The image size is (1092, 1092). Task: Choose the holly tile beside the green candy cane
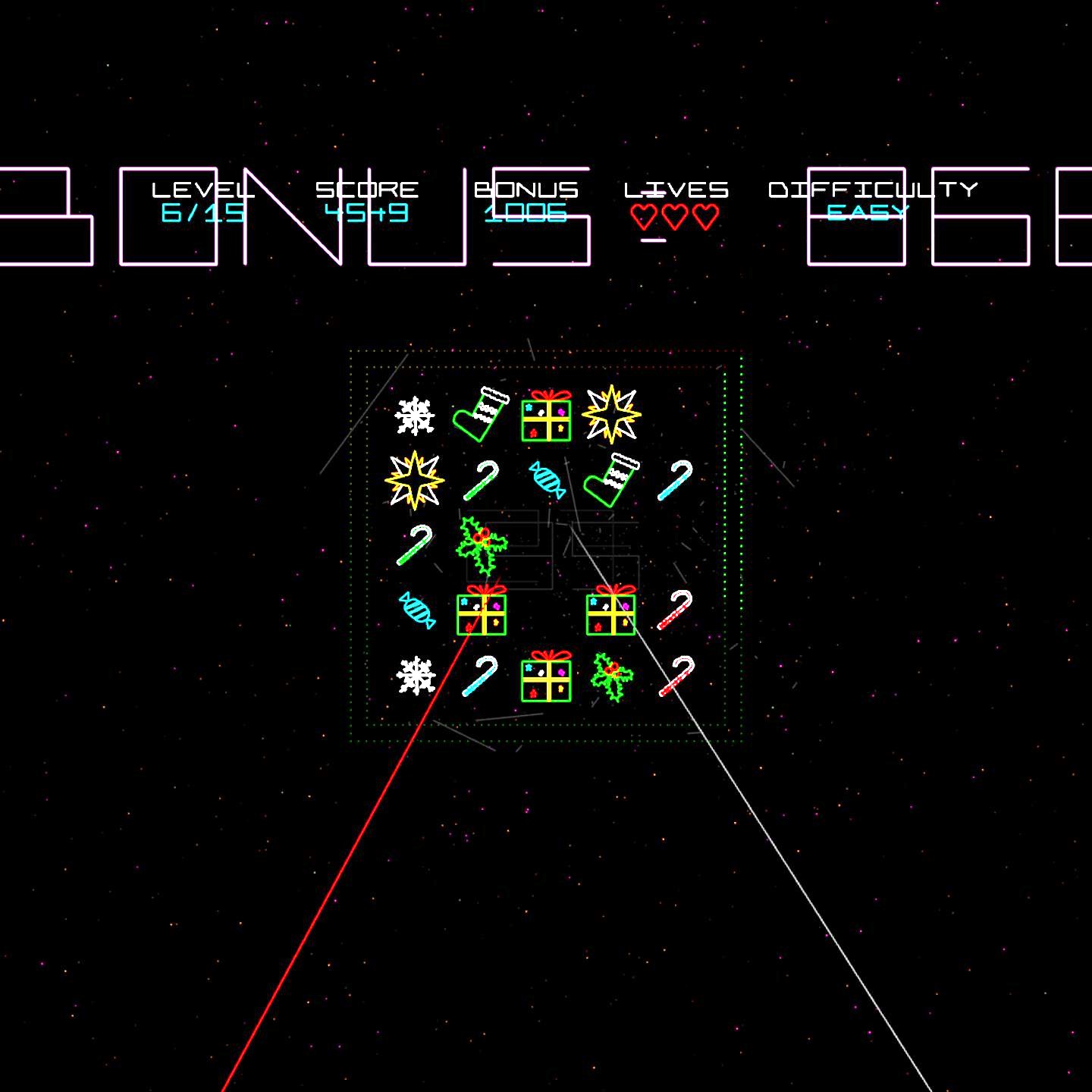[x=481, y=544]
